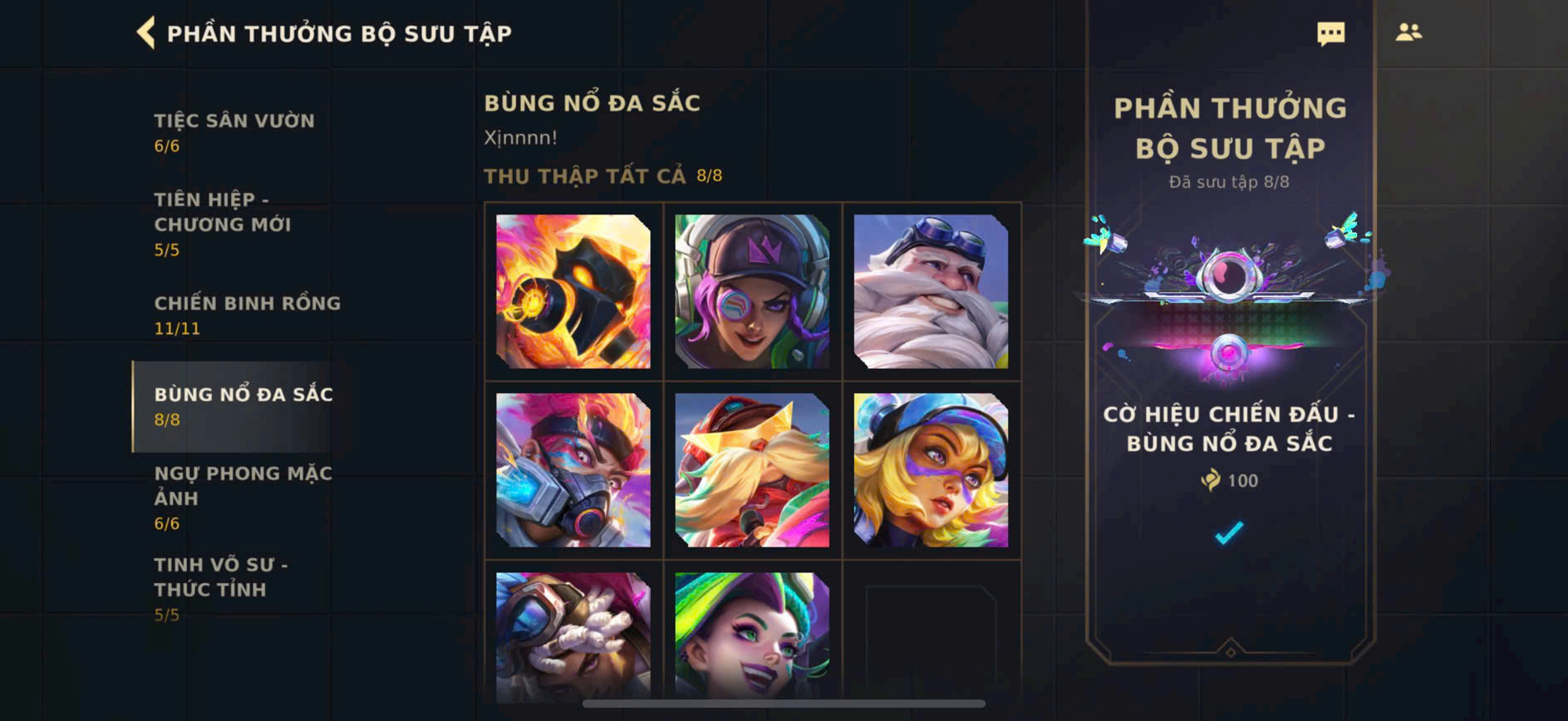The height and width of the screenshot is (721, 1568).
Task: Select the Bùng Nổ Đa Sắc collection
Action: (243, 406)
